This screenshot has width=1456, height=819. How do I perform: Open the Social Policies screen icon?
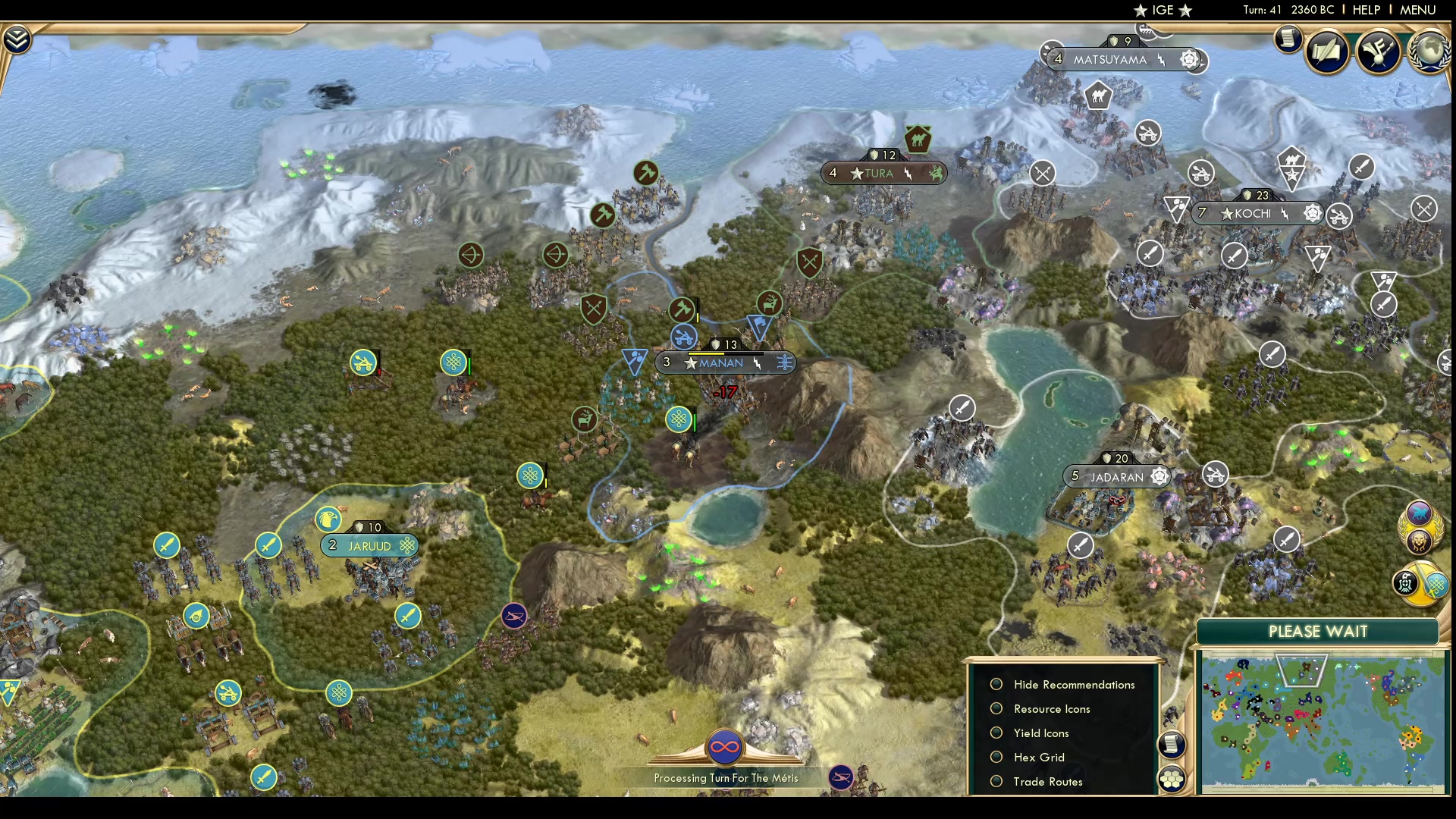1329,52
